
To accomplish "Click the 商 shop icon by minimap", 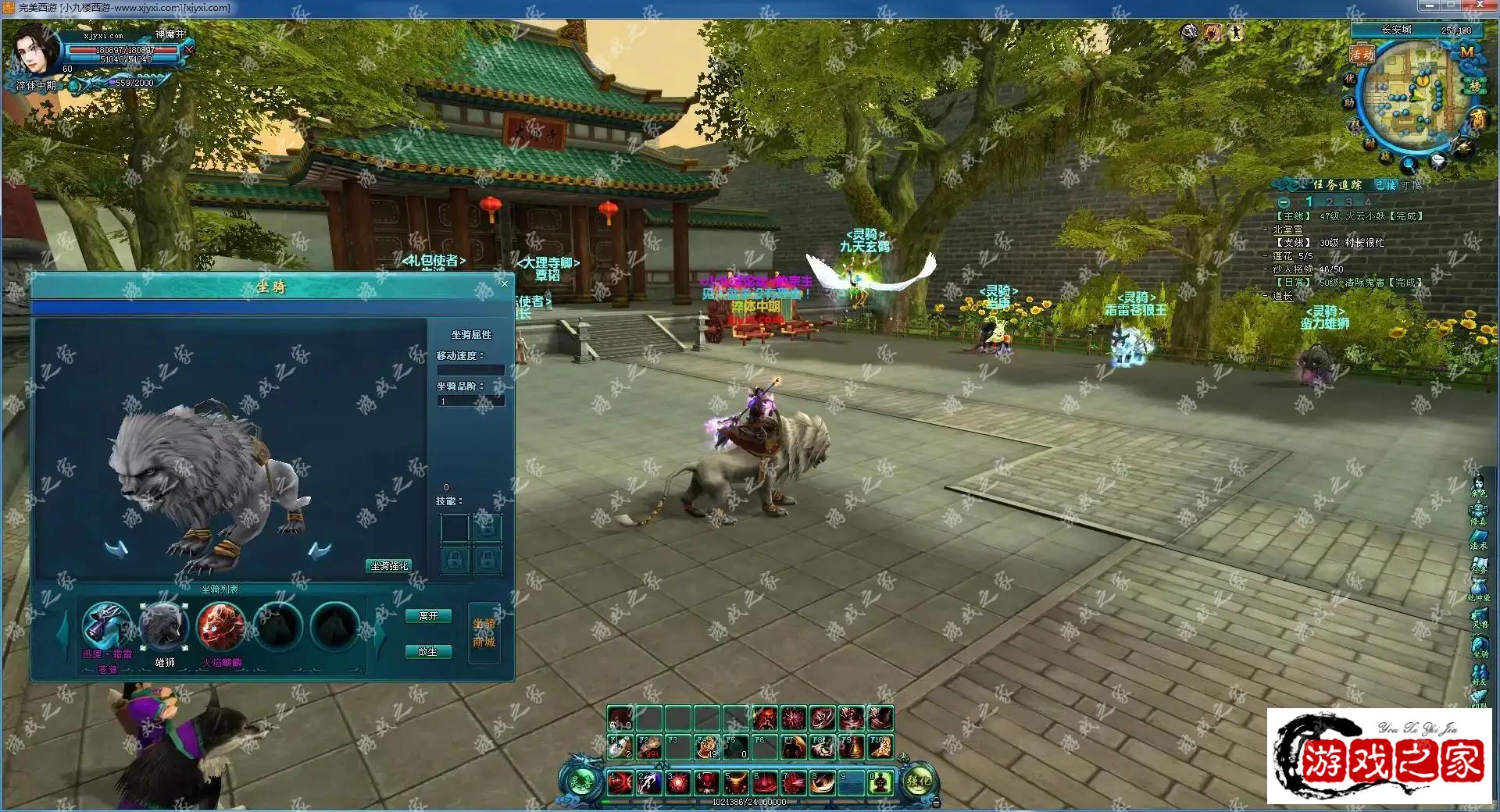I will pyautogui.click(x=1477, y=119).
